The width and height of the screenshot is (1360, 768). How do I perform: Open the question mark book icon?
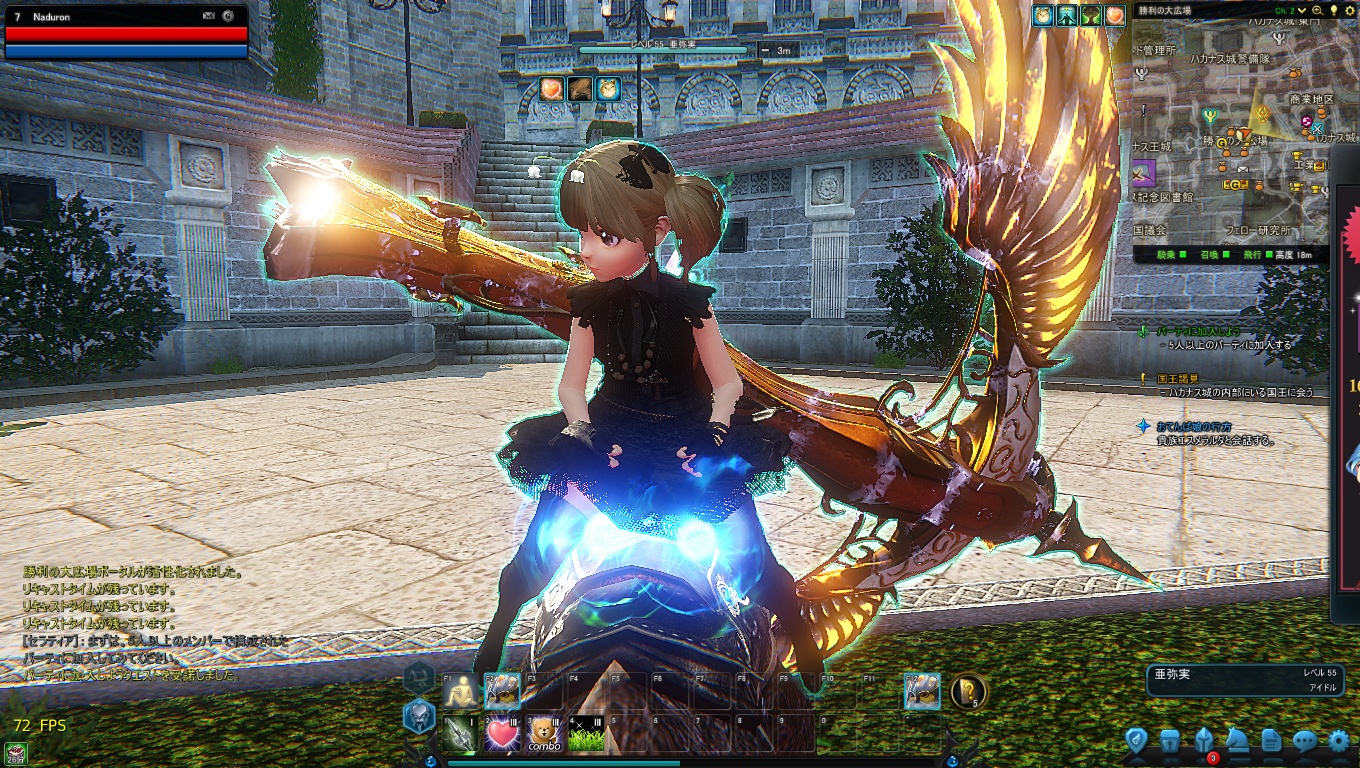point(968,691)
